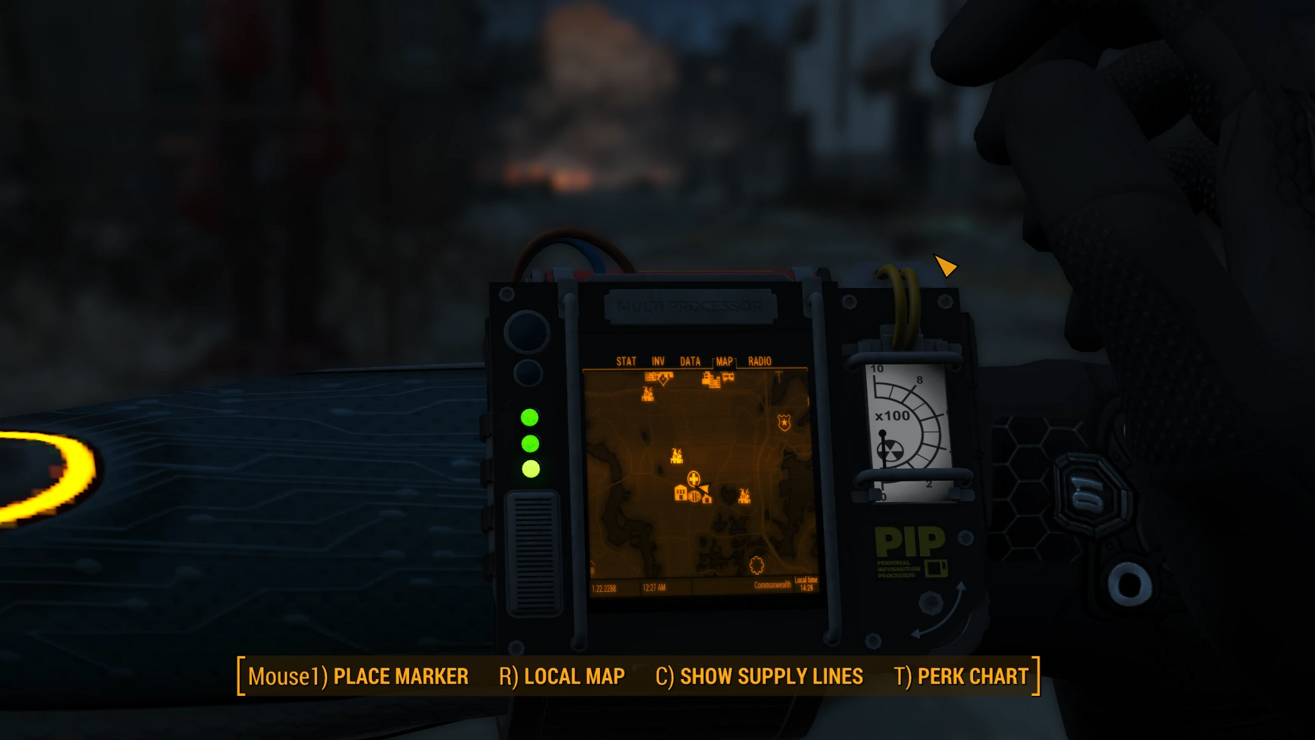Click the MAP tab

coord(724,361)
